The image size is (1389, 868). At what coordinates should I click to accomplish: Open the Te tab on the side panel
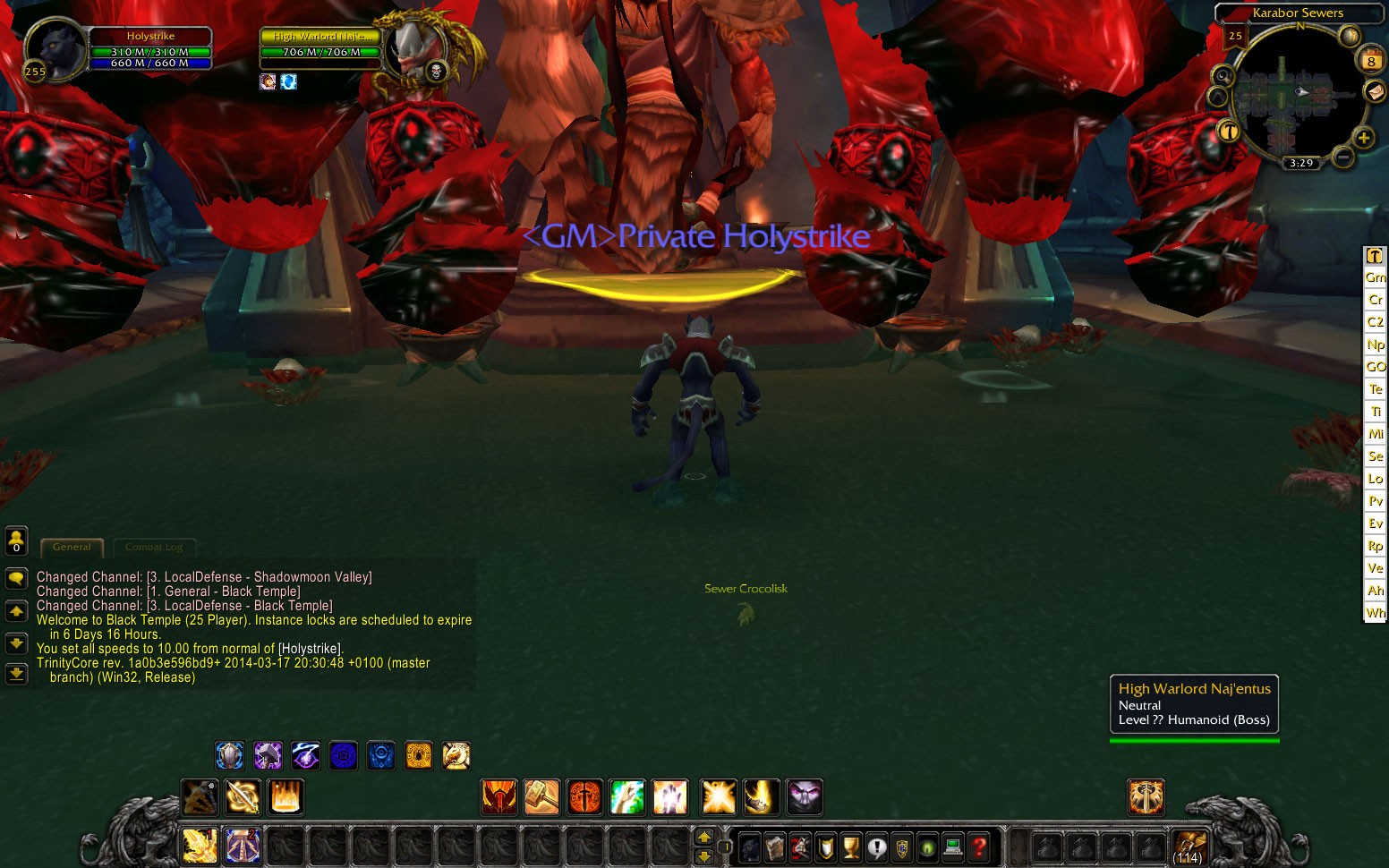(1376, 389)
